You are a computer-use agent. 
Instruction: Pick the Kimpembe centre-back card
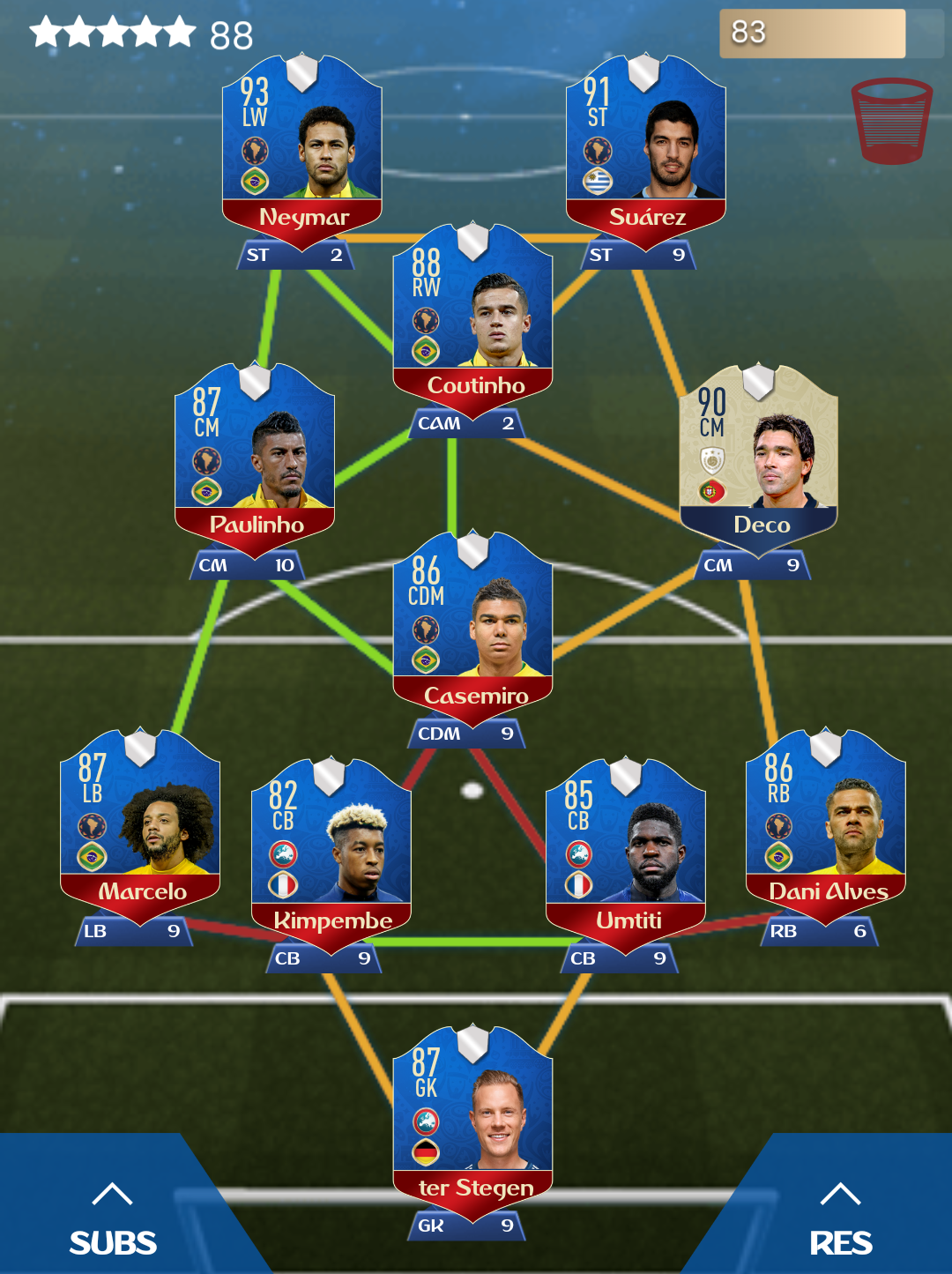tap(331, 848)
